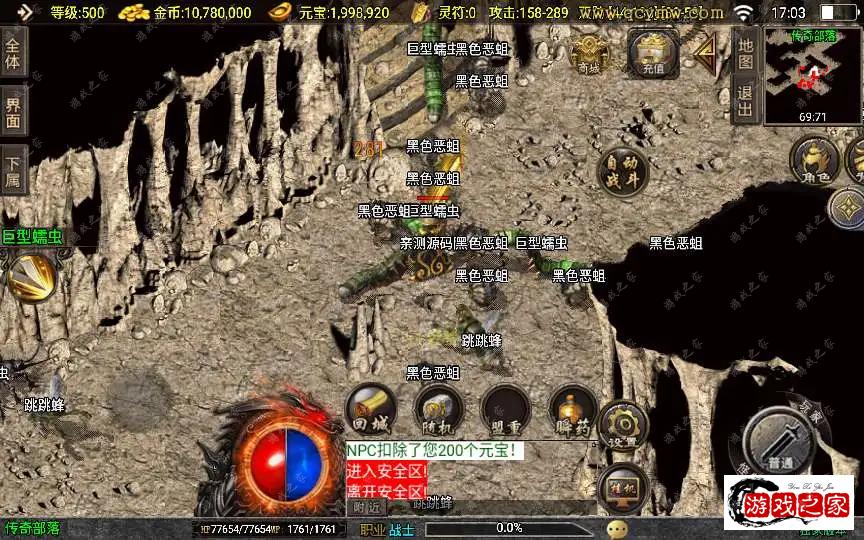Open the 充值 recharge chest
864x540 pixels.
pyautogui.click(x=653, y=54)
